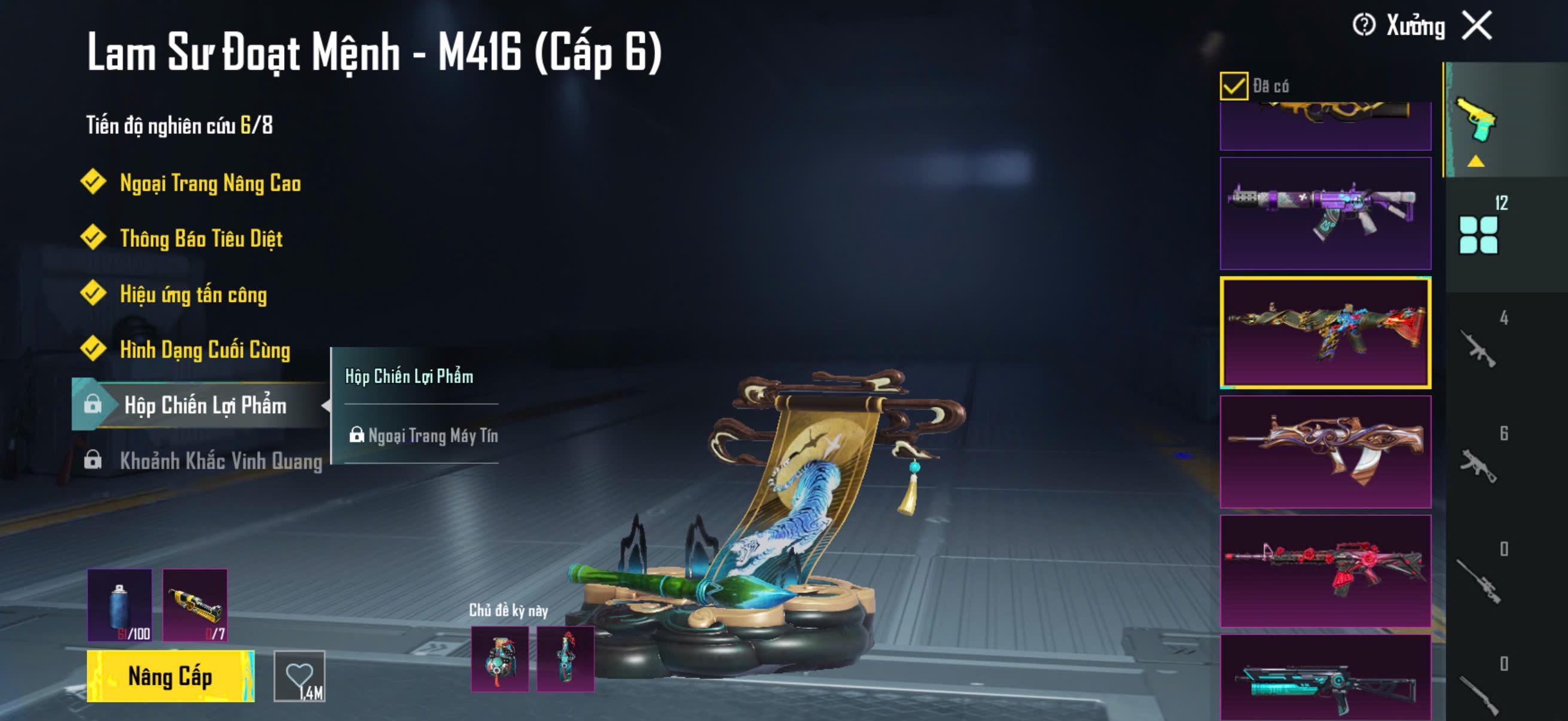Choose the Hiệu ứng tấn công entry
1568x721 pixels.
pyautogui.click(x=193, y=294)
